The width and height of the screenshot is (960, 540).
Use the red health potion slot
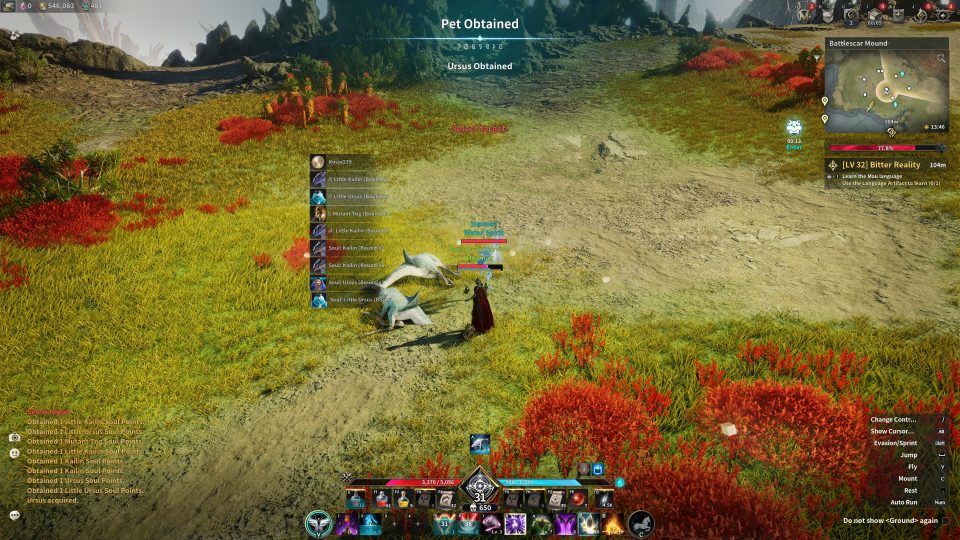[x=380, y=499]
